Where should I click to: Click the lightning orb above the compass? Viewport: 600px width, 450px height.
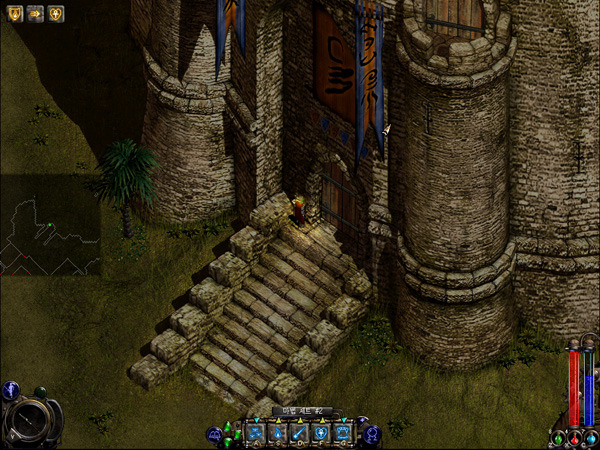tap(9, 391)
